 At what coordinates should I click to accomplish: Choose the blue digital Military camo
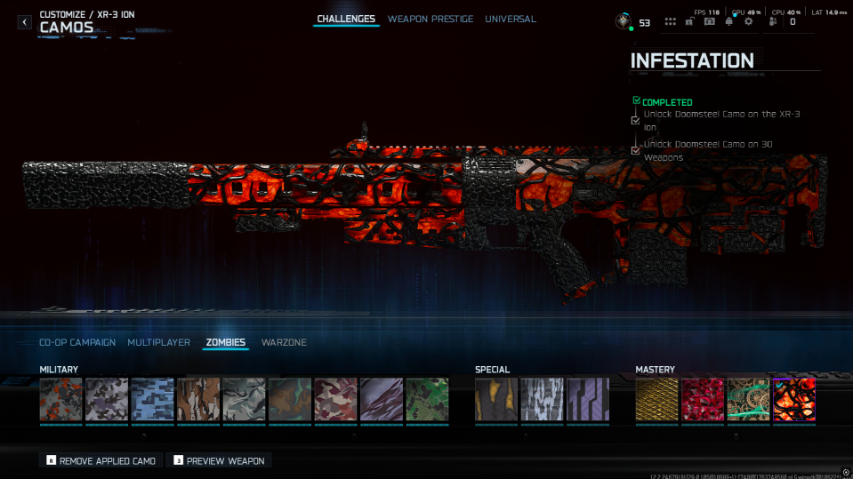point(153,400)
